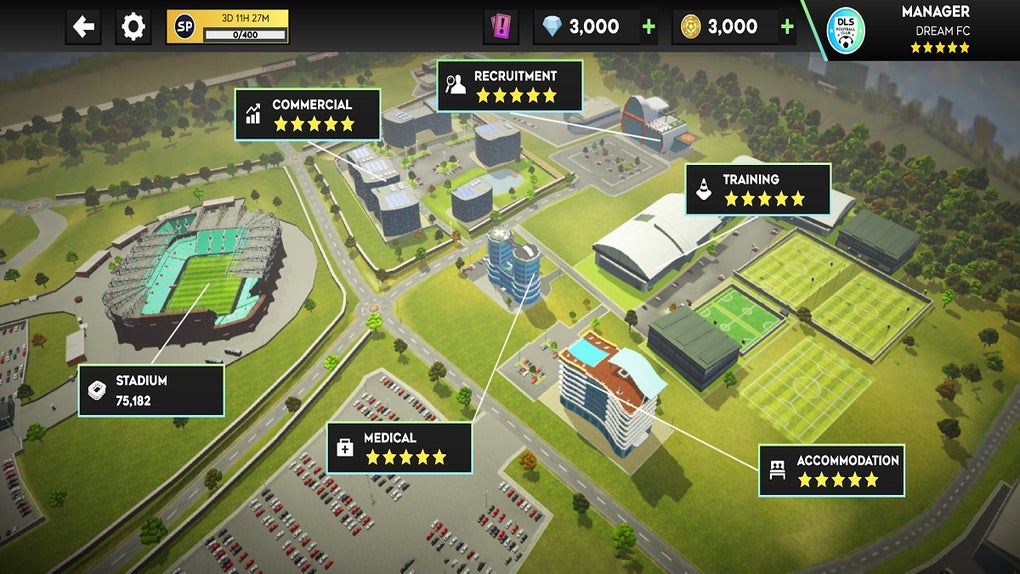This screenshot has width=1020, height=574.
Task: Select the Recruitment facility label
Action: [510, 85]
